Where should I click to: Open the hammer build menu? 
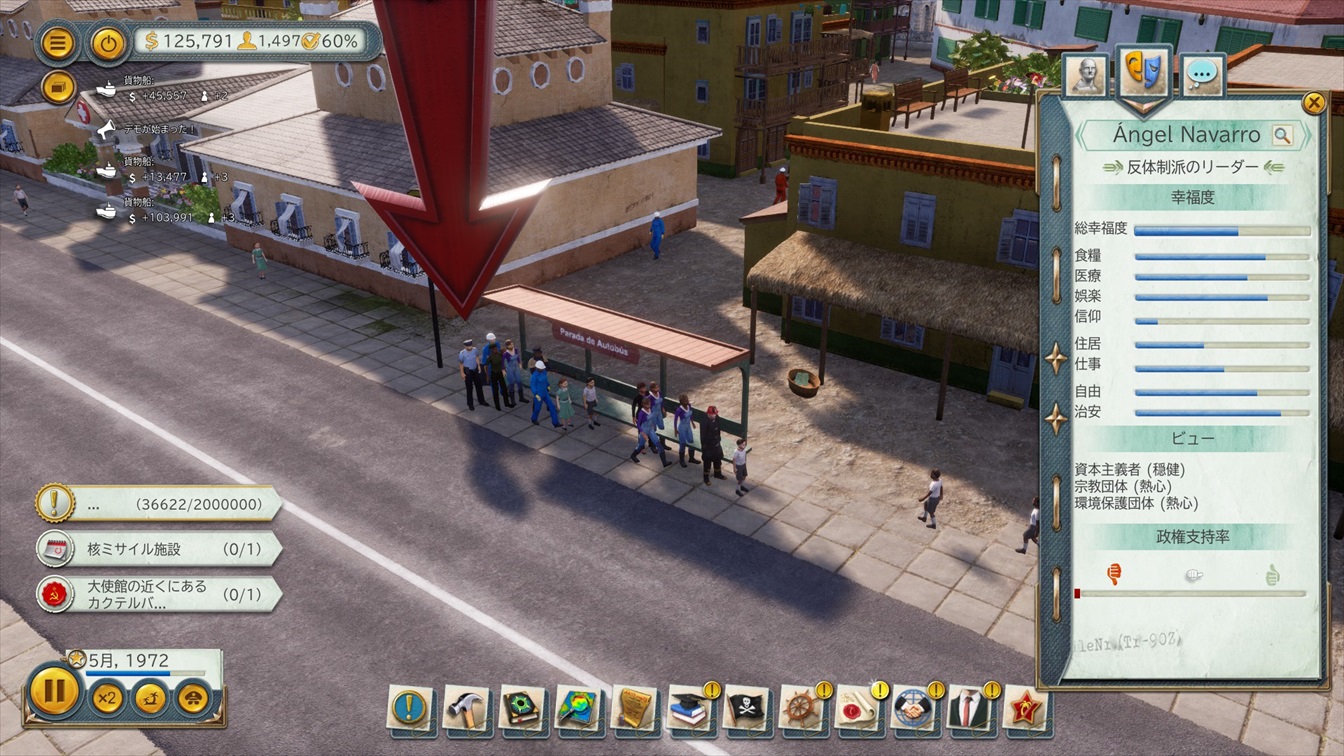(465, 708)
